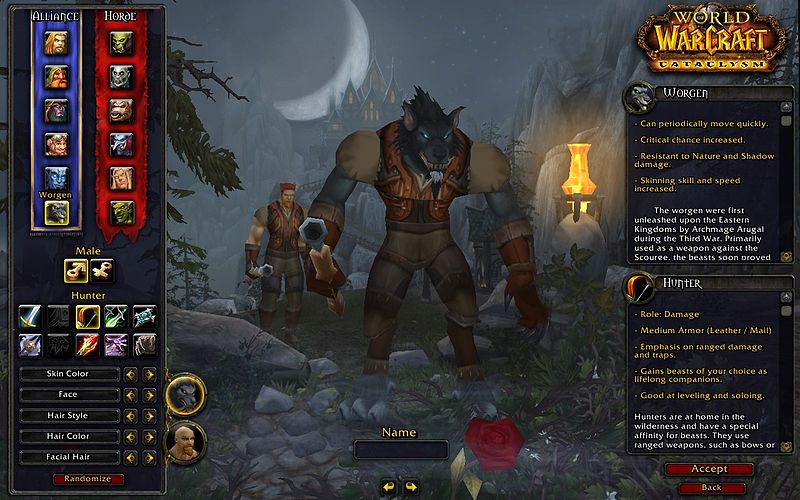Randomize the character appearance
Screen dimensions: 800x500
88,479
